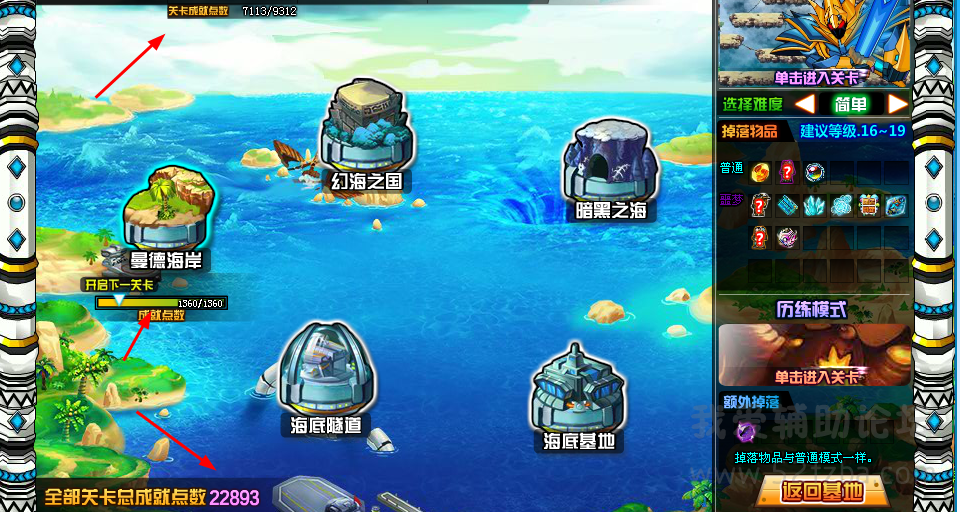Increase difficulty with the right arrow
Screen dimensions: 960x512
[897, 105]
